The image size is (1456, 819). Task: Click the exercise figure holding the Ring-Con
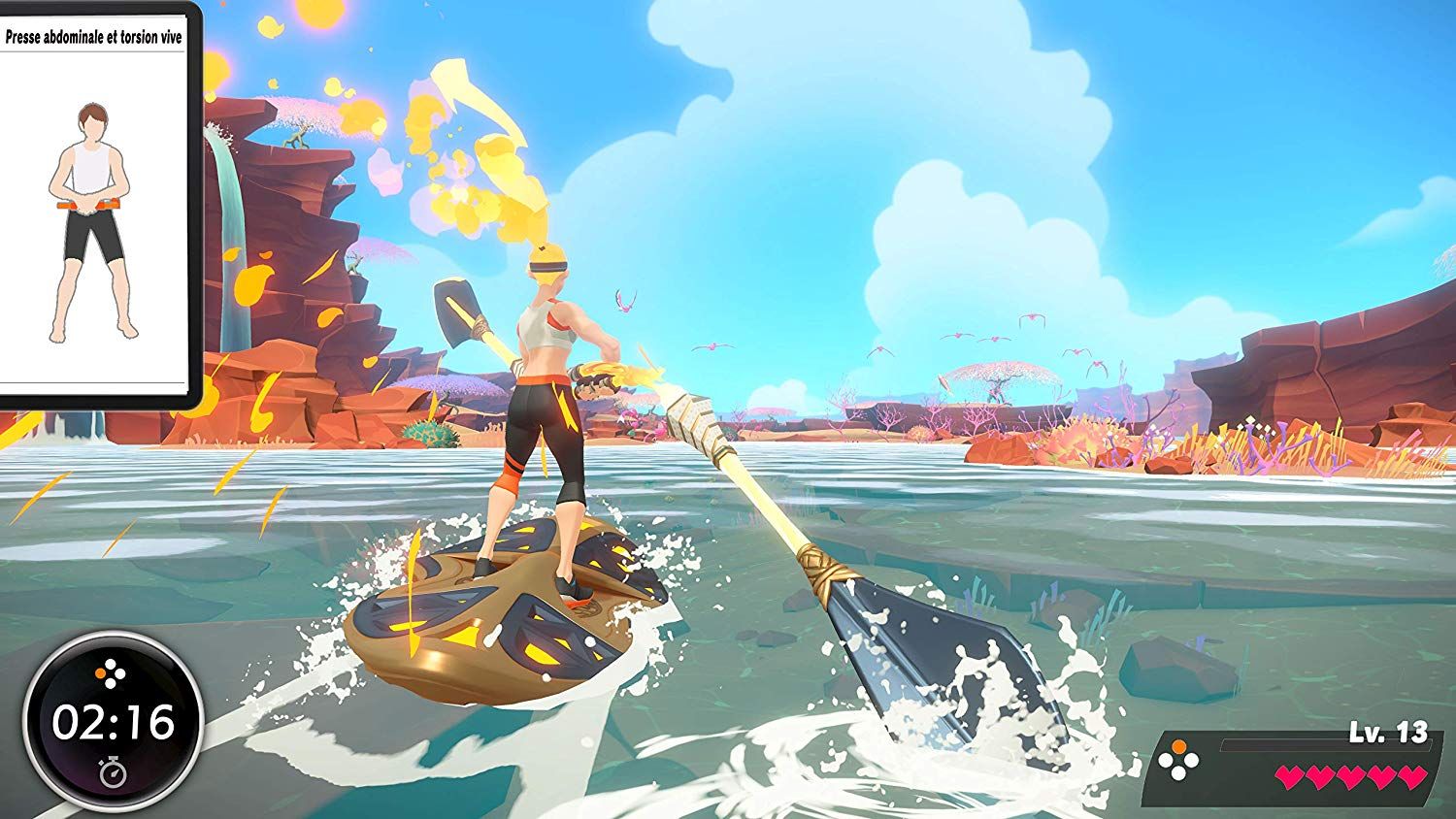[92, 218]
